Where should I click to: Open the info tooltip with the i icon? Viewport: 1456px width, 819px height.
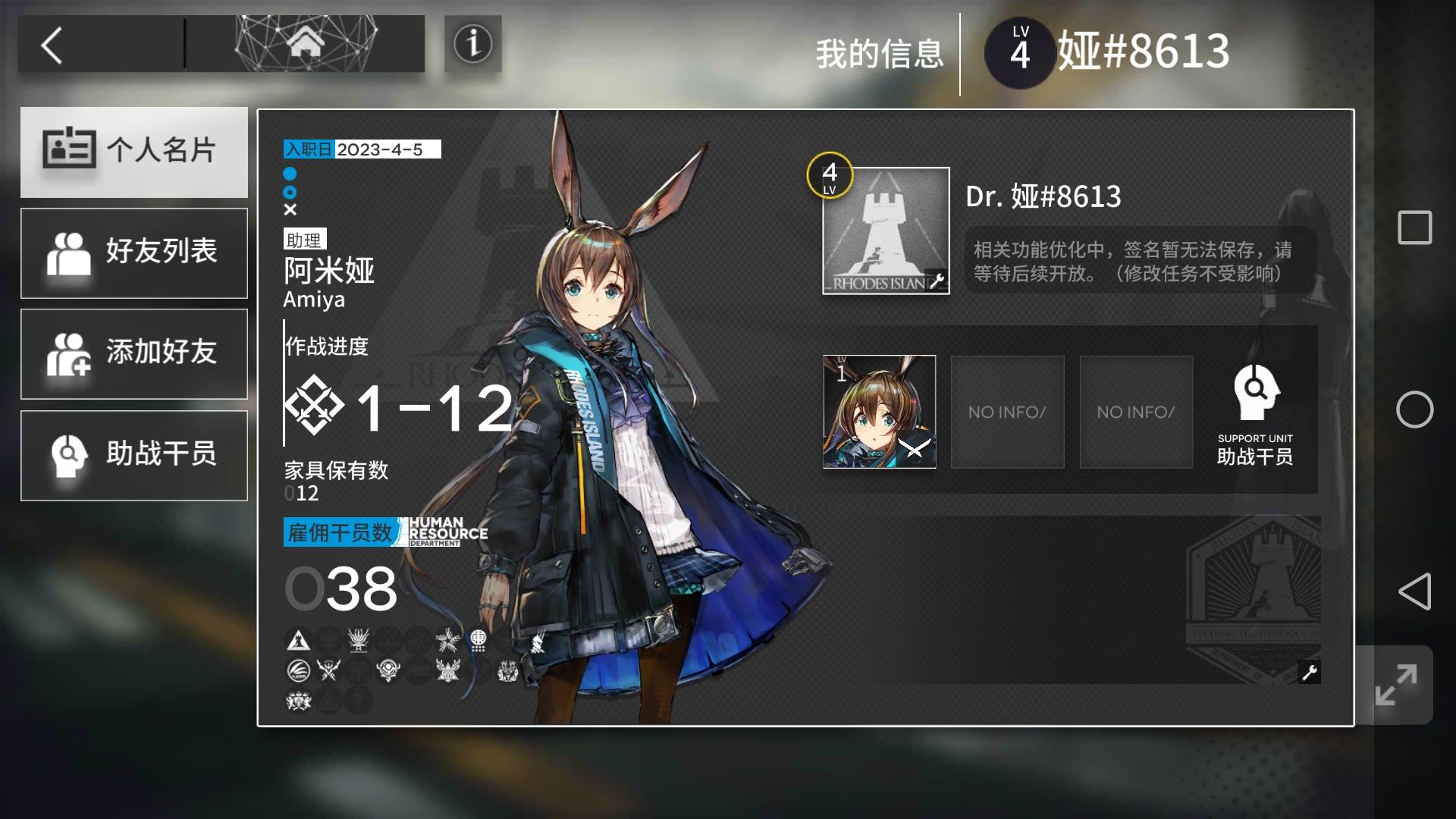472,44
